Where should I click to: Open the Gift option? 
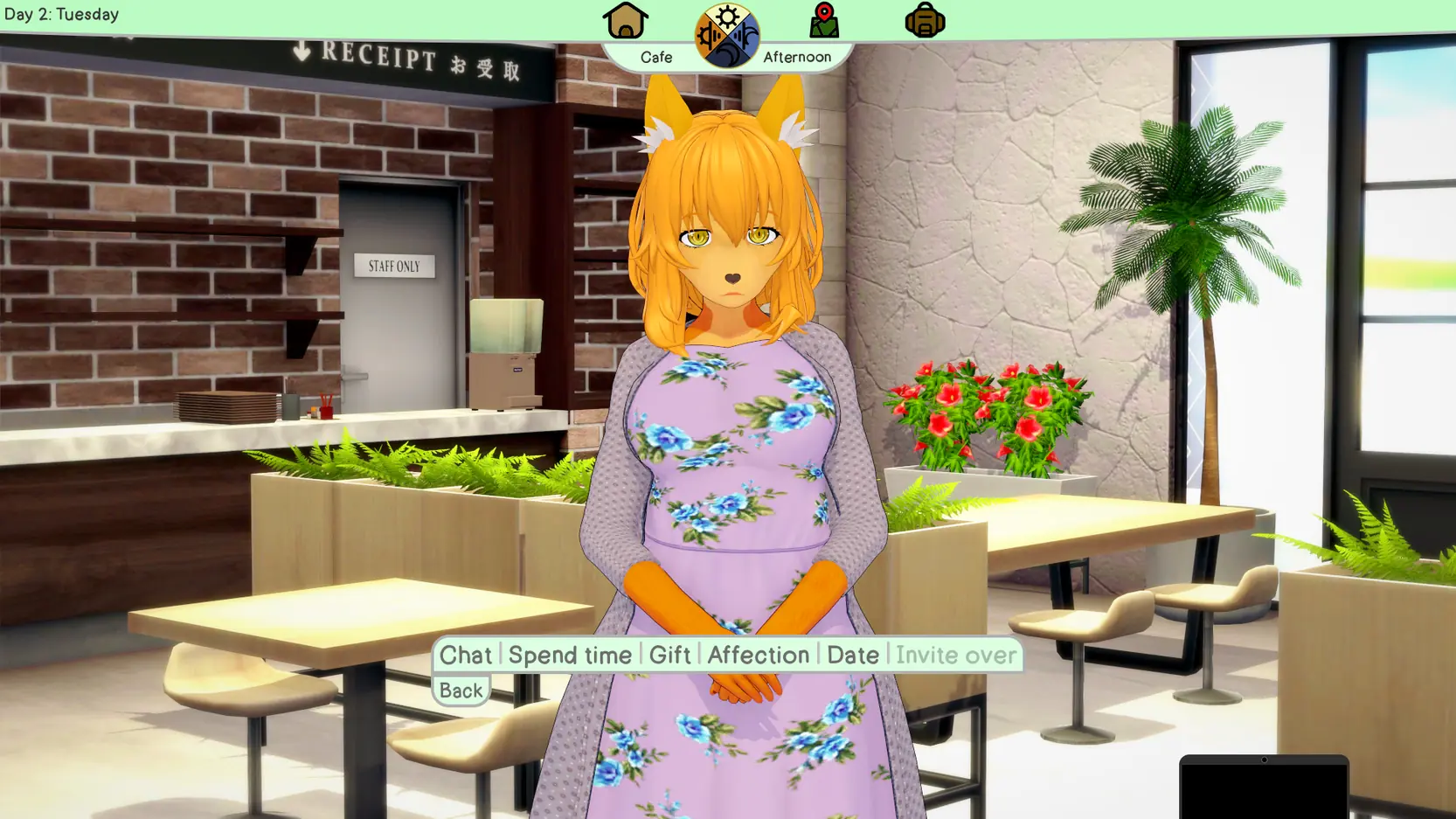click(669, 655)
